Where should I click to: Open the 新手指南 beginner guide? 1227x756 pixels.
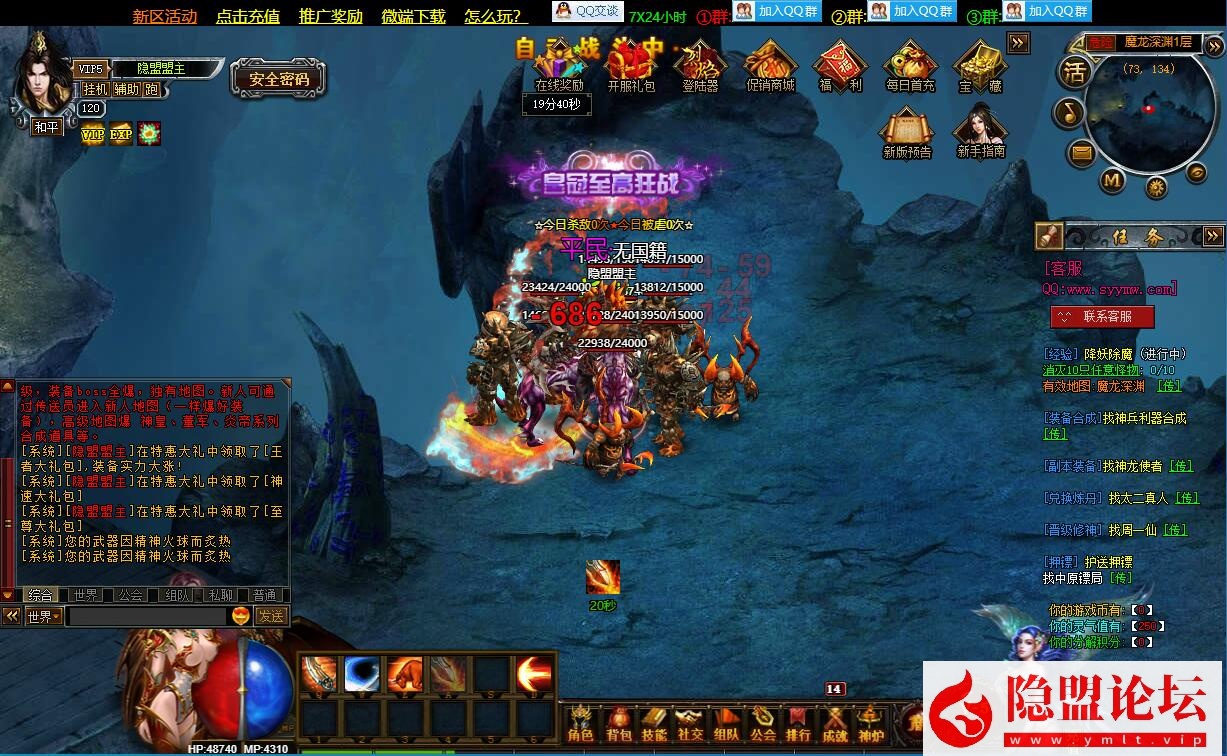point(980,132)
